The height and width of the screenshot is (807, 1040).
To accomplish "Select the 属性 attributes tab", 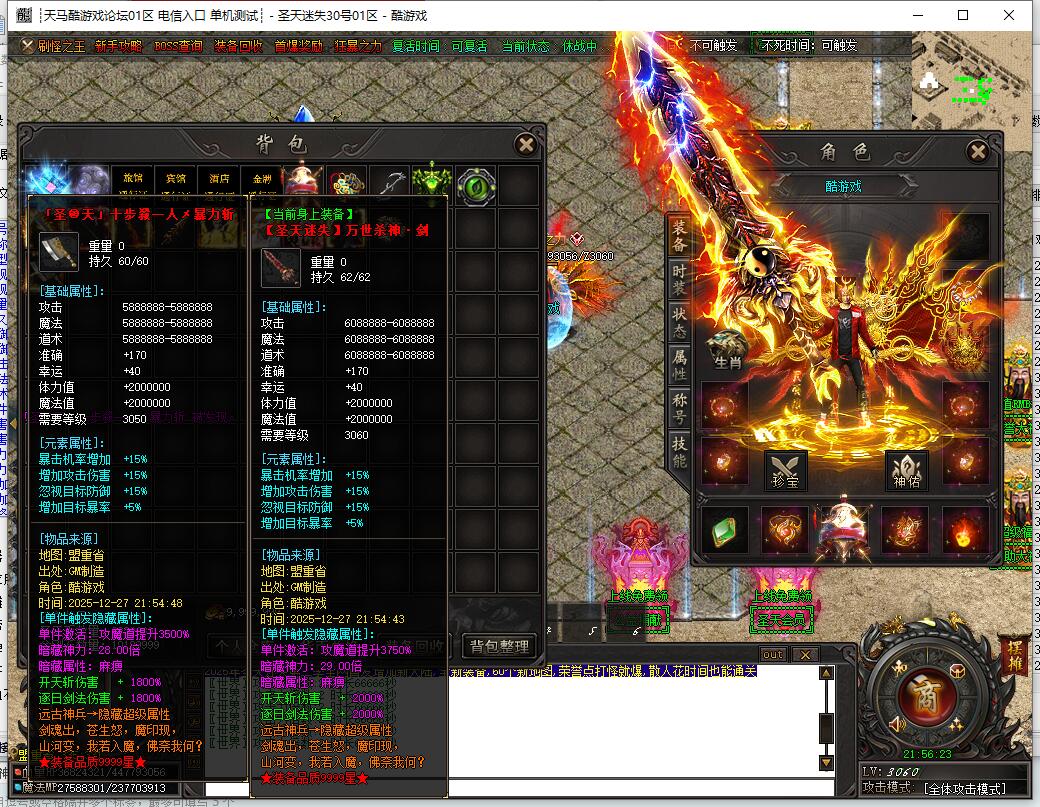I will click(679, 365).
